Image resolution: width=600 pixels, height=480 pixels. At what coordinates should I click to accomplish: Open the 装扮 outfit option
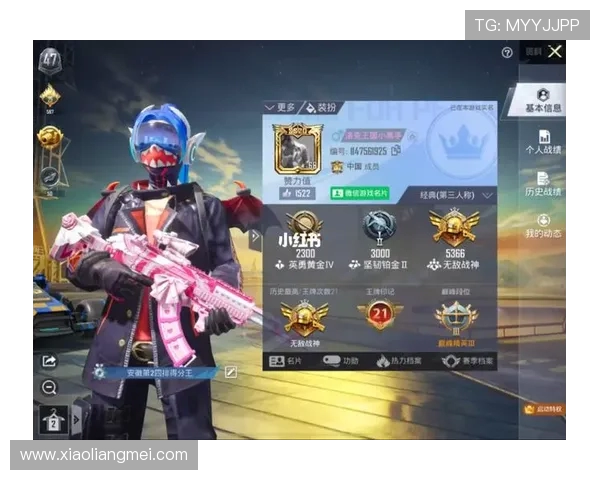pyautogui.click(x=321, y=107)
